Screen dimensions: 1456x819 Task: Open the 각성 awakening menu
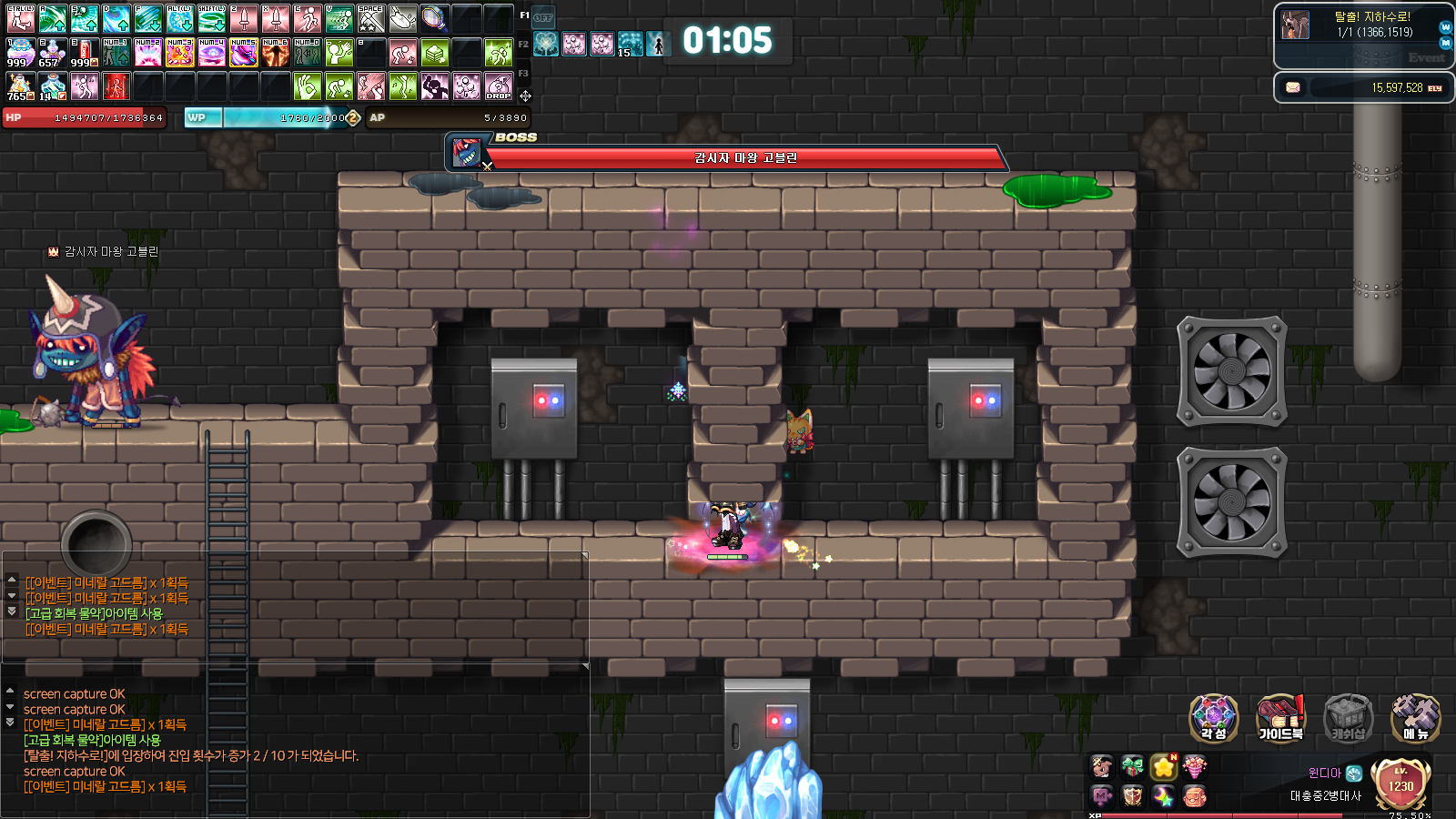pyautogui.click(x=1213, y=717)
